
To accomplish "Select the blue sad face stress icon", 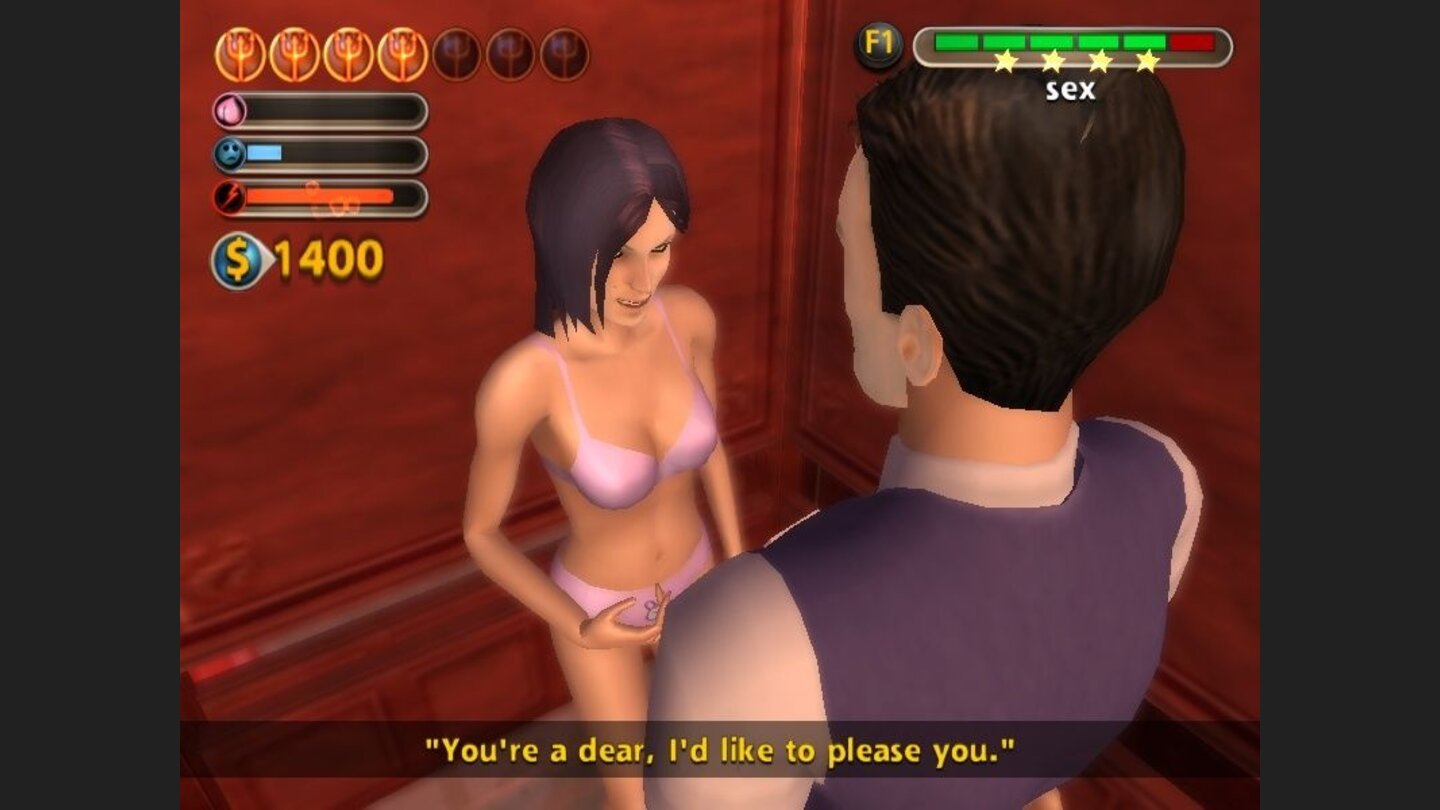I will coord(230,154).
